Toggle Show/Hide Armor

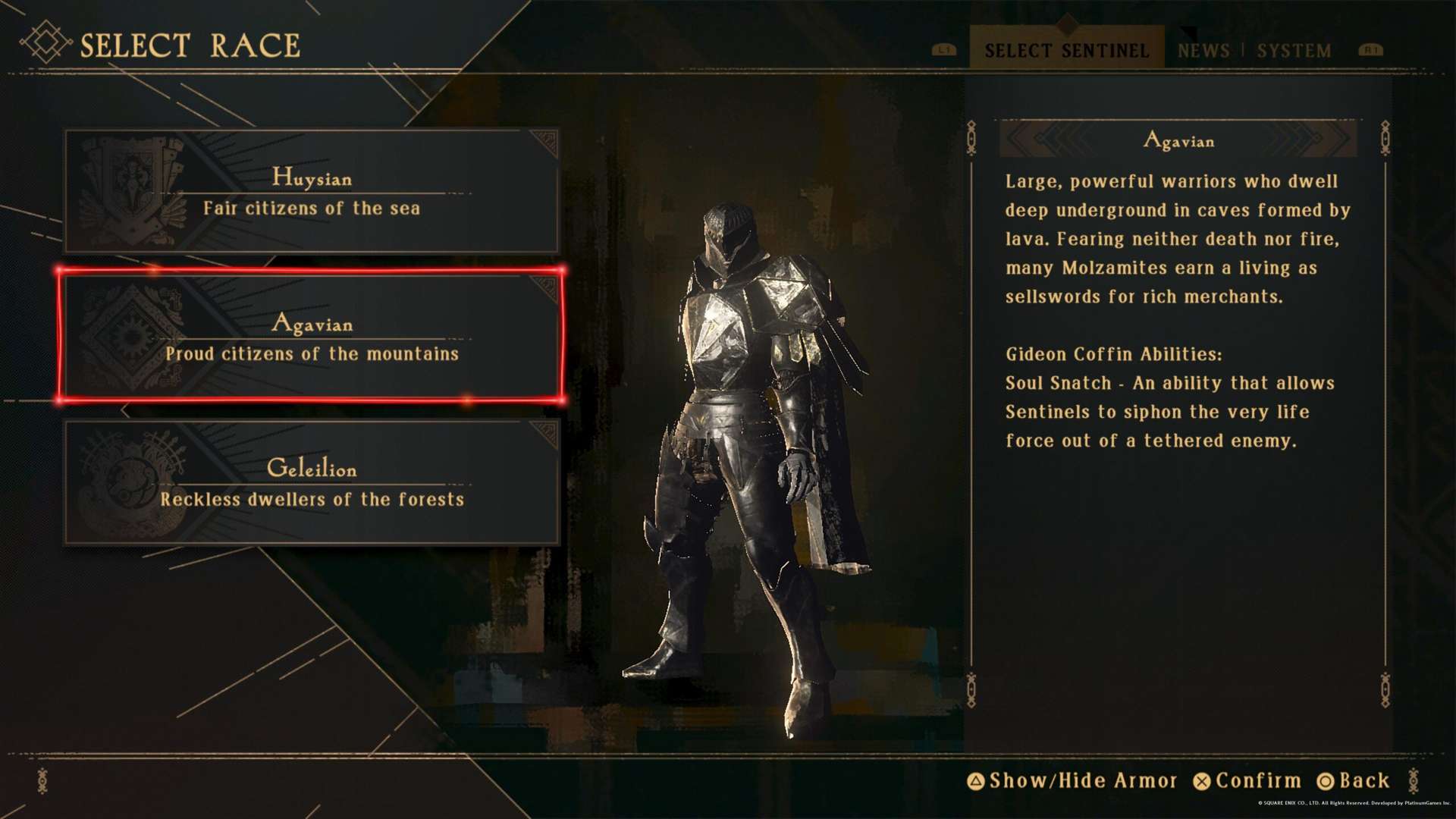1073,780
